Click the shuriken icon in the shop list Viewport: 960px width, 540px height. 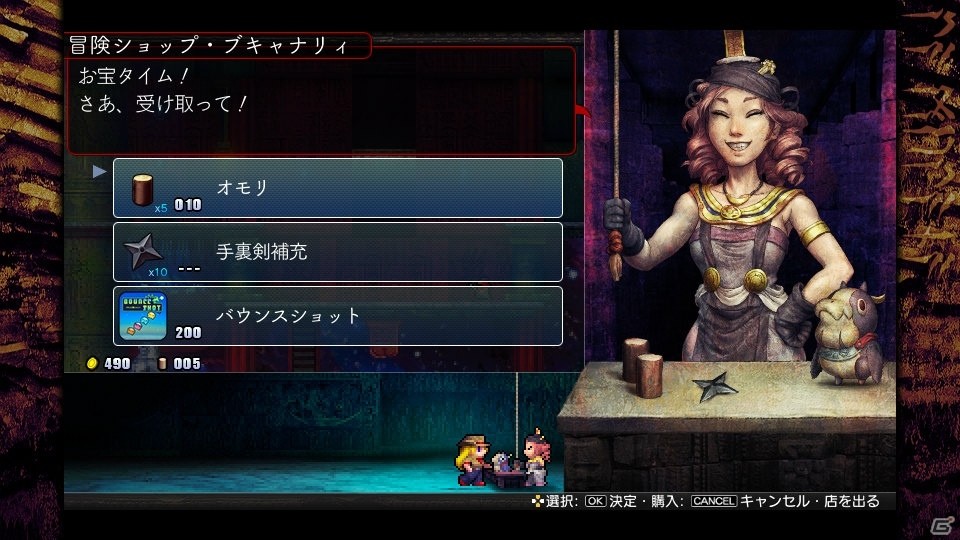click(143, 251)
